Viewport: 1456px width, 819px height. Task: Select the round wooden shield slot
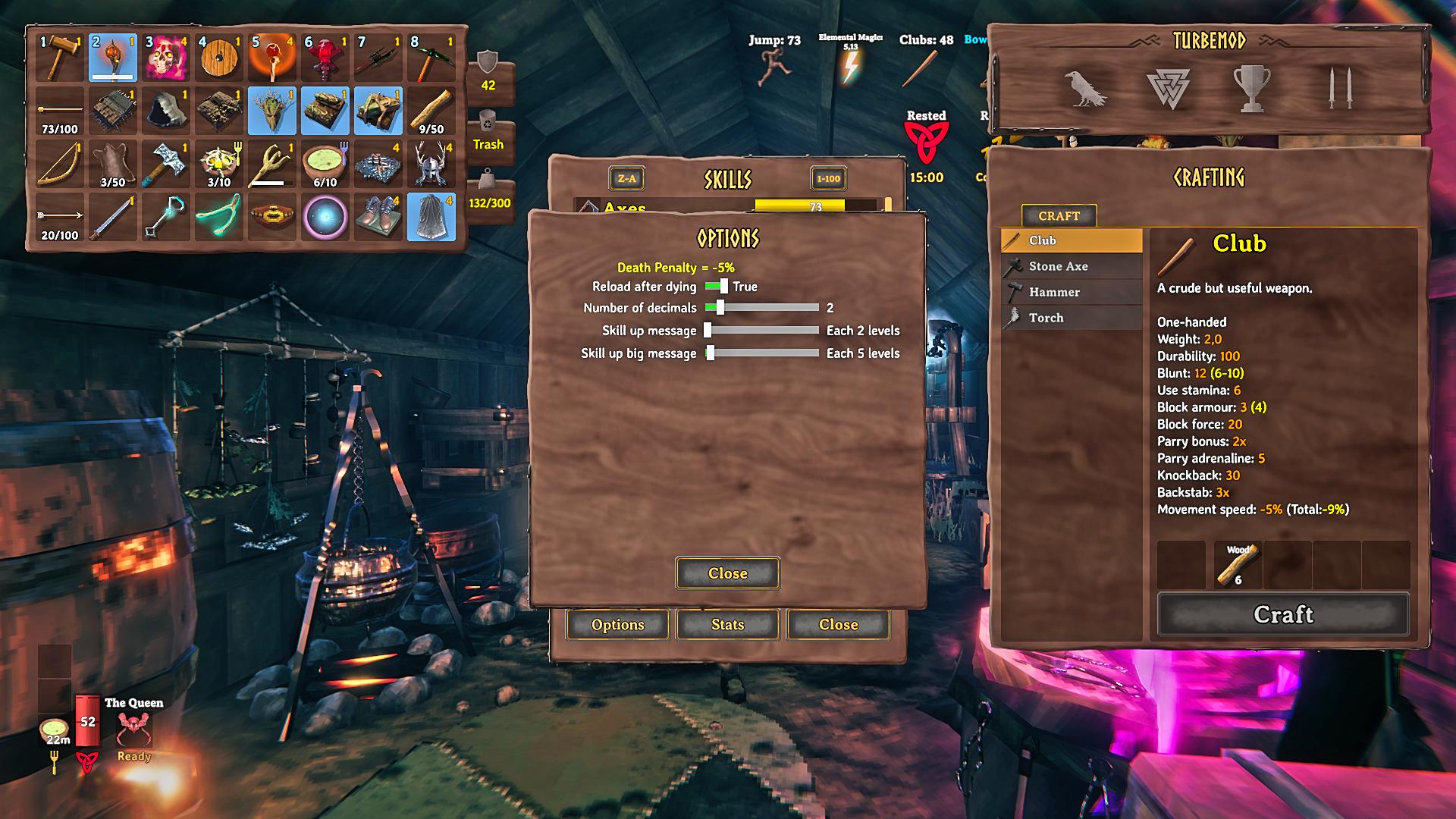[219, 58]
